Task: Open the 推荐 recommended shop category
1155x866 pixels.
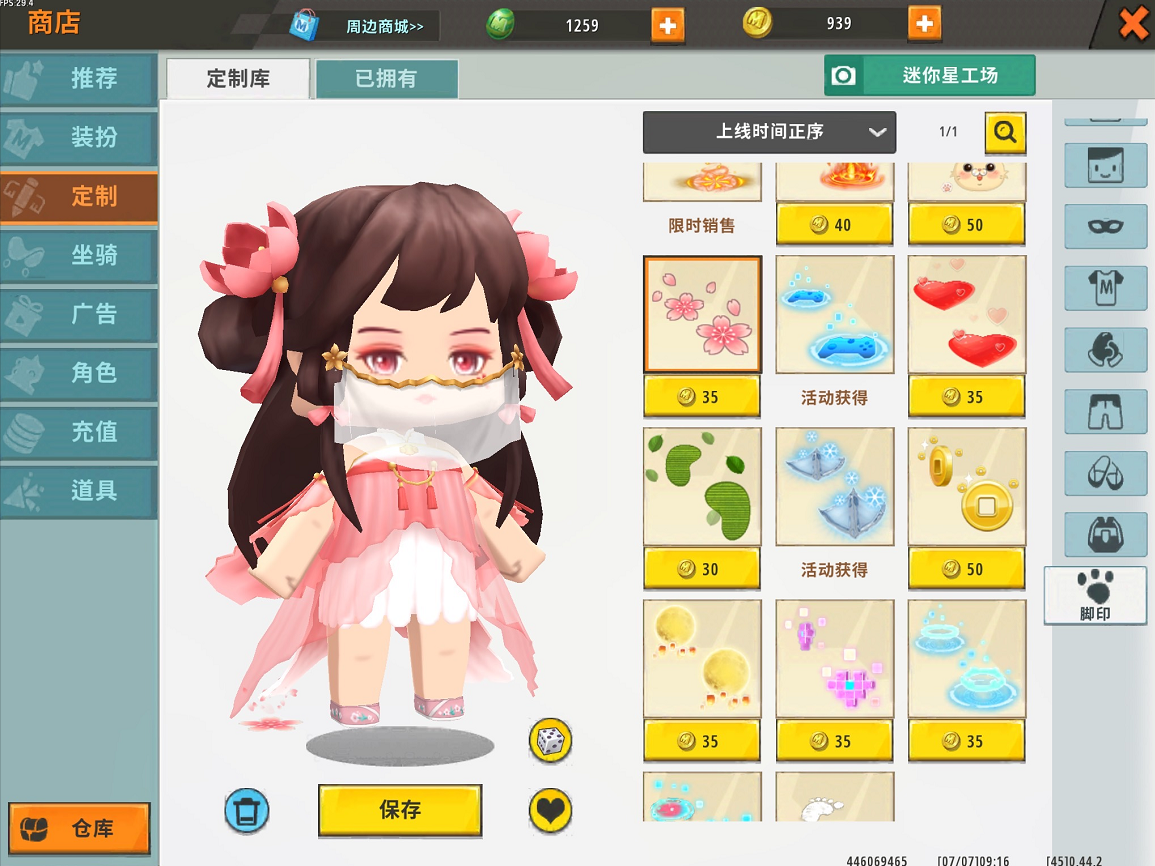Action: coord(79,79)
